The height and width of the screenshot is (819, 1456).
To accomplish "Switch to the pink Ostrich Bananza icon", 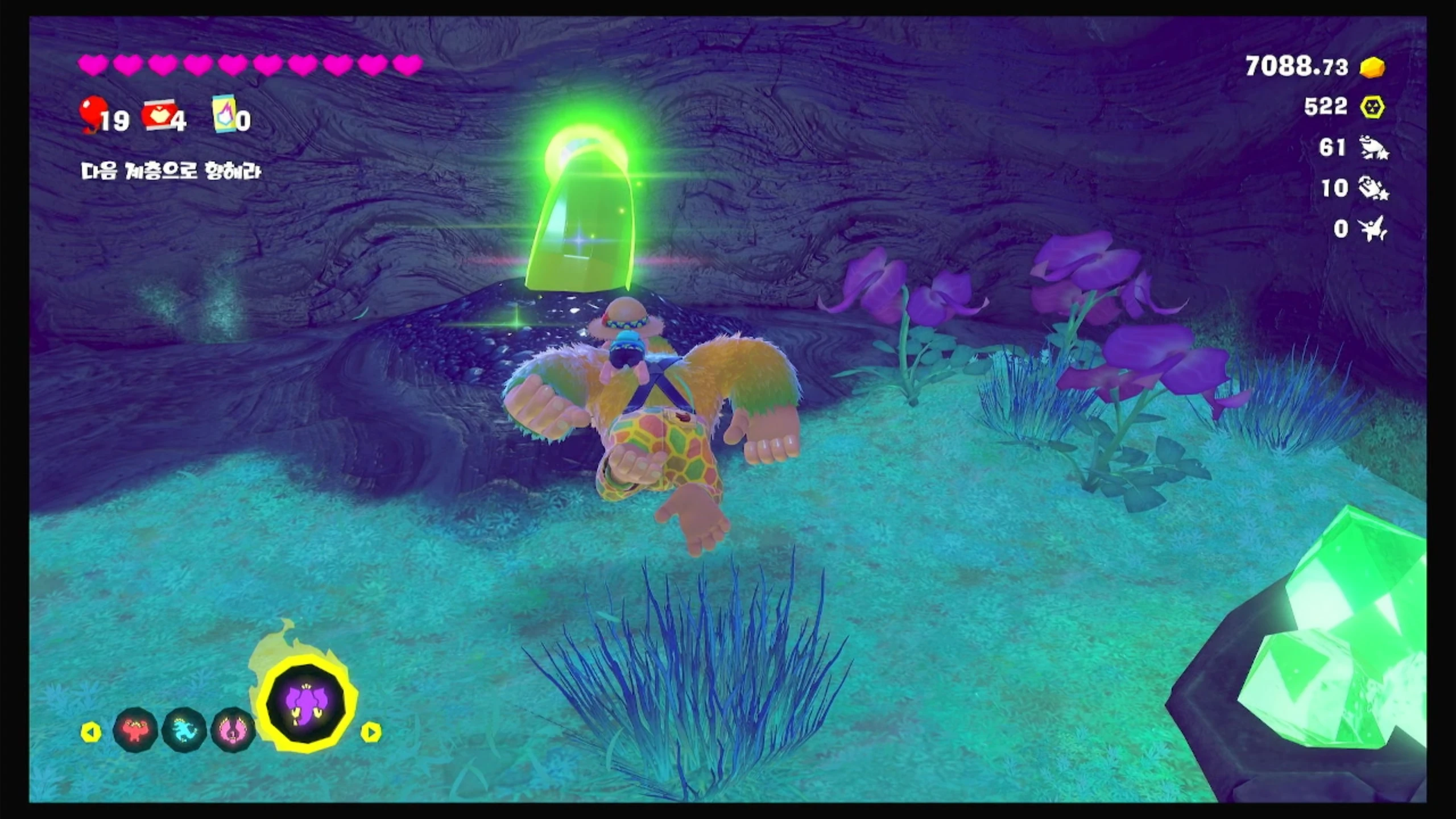I will coord(233,730).
